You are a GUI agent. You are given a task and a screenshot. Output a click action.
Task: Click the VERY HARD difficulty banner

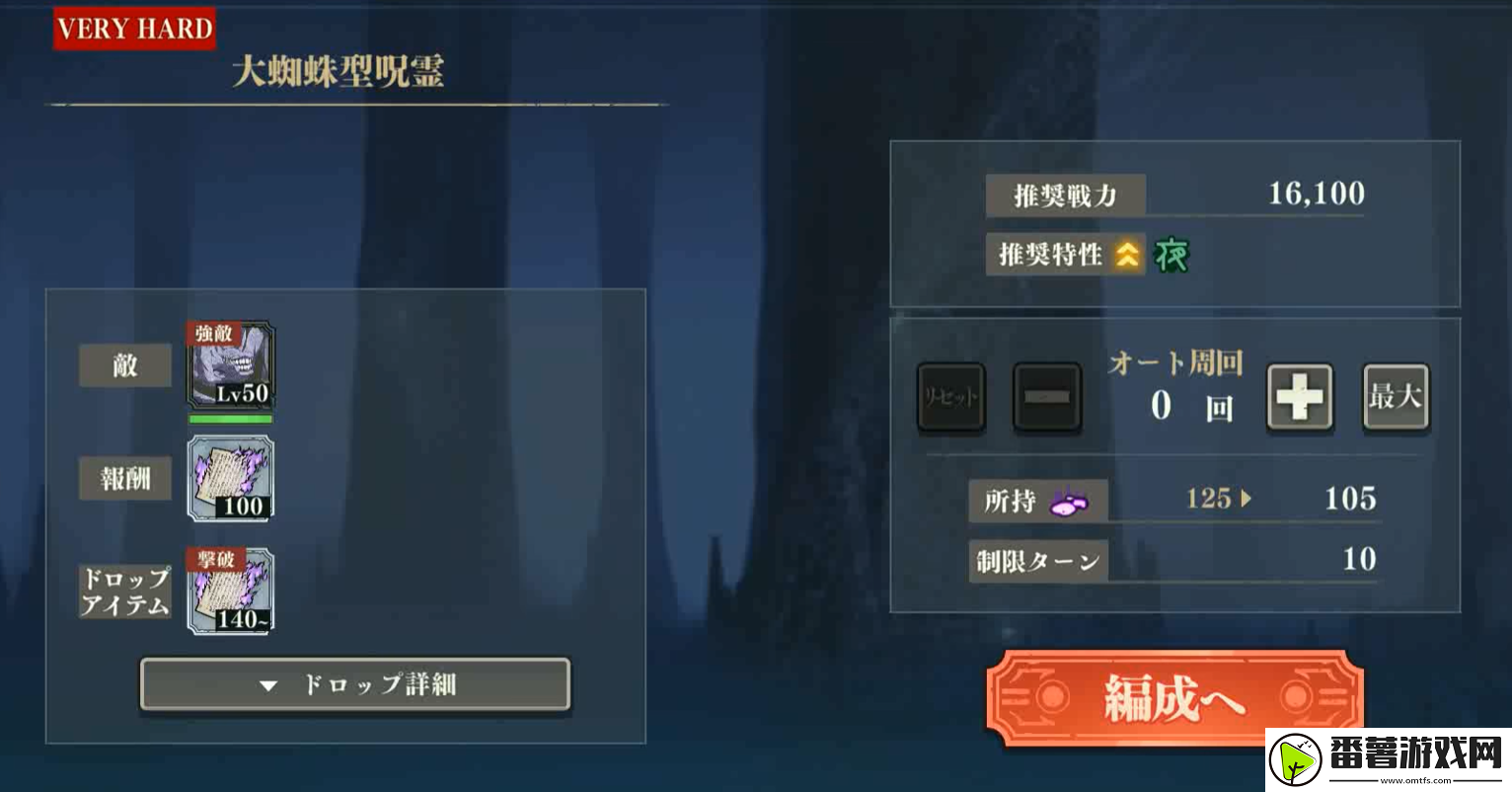[x=134, y=28]
